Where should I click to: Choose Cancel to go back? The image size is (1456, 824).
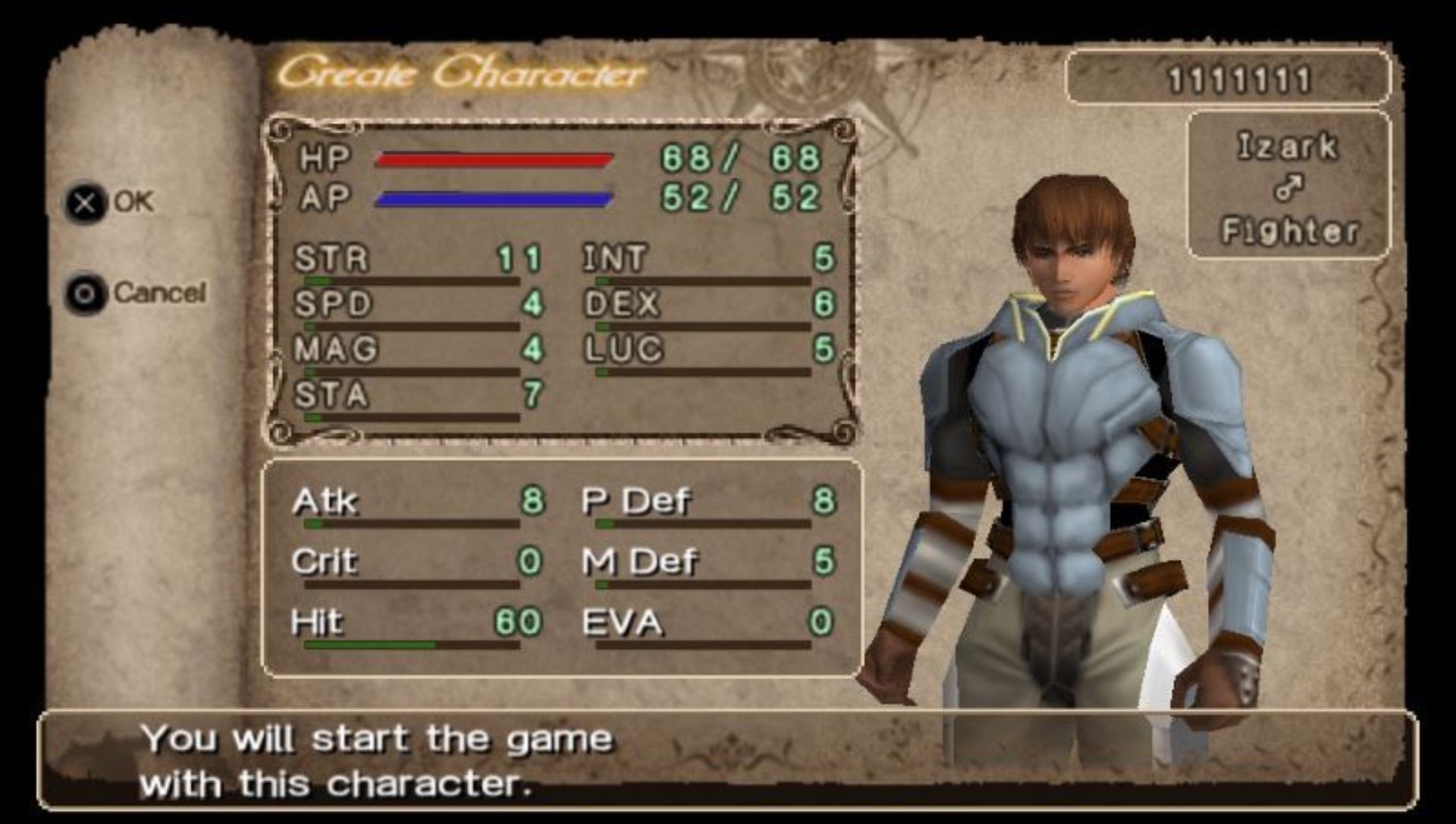[x=136, y=293]
